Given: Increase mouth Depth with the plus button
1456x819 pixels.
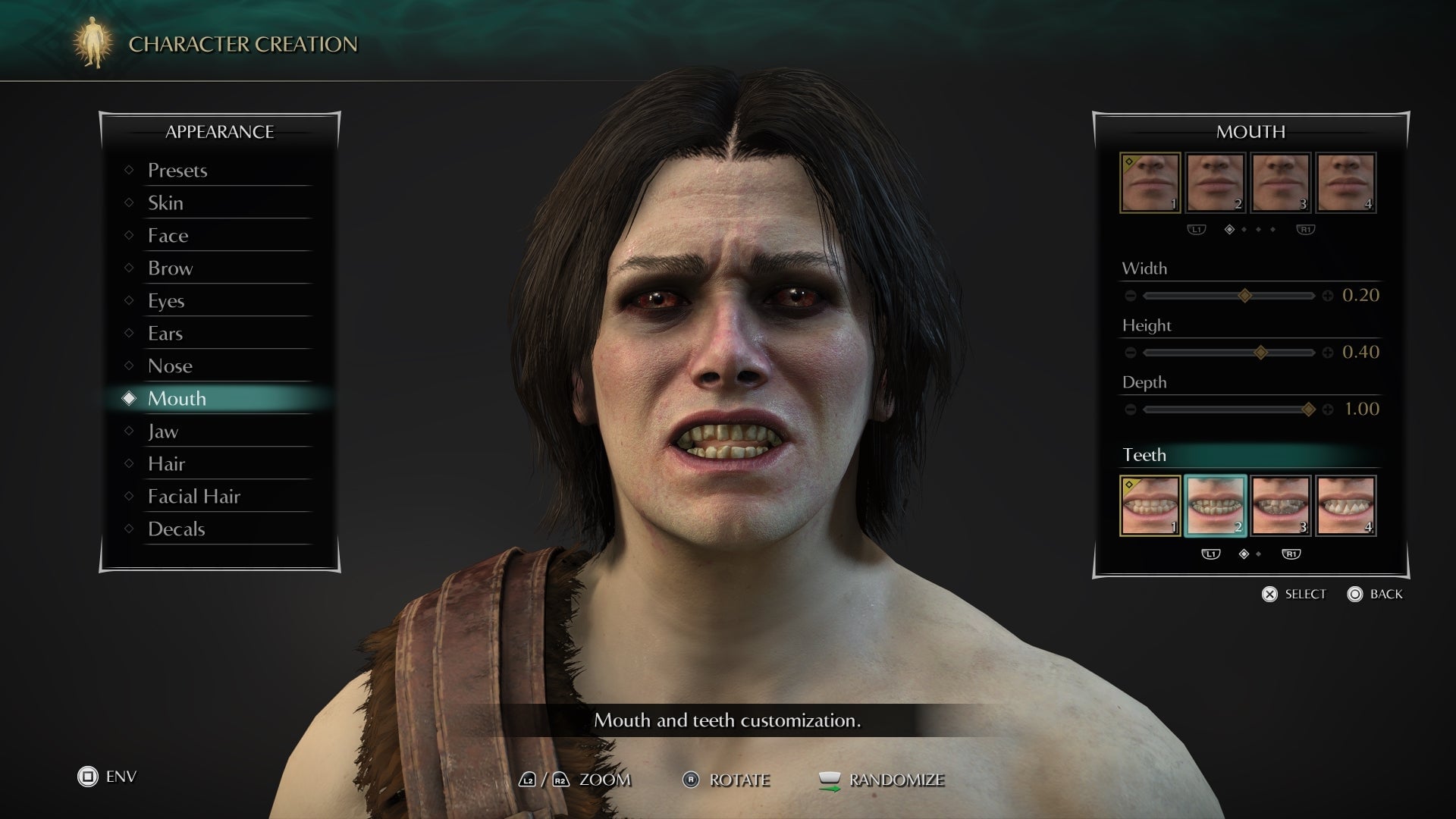Looking at the screenshot, I should [x=1328, y=409].
